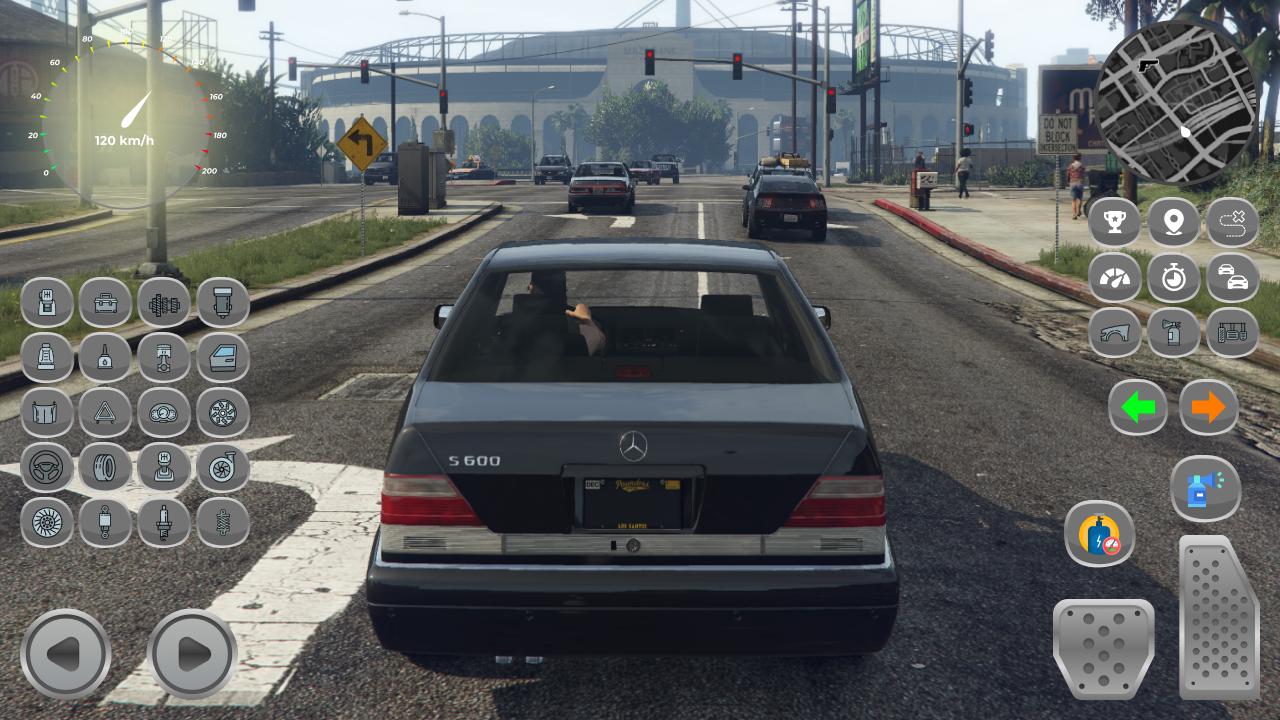Hit the wide brake pedal
The width and height of the screenshot is (1280, 720).
tap(1103, 648)
